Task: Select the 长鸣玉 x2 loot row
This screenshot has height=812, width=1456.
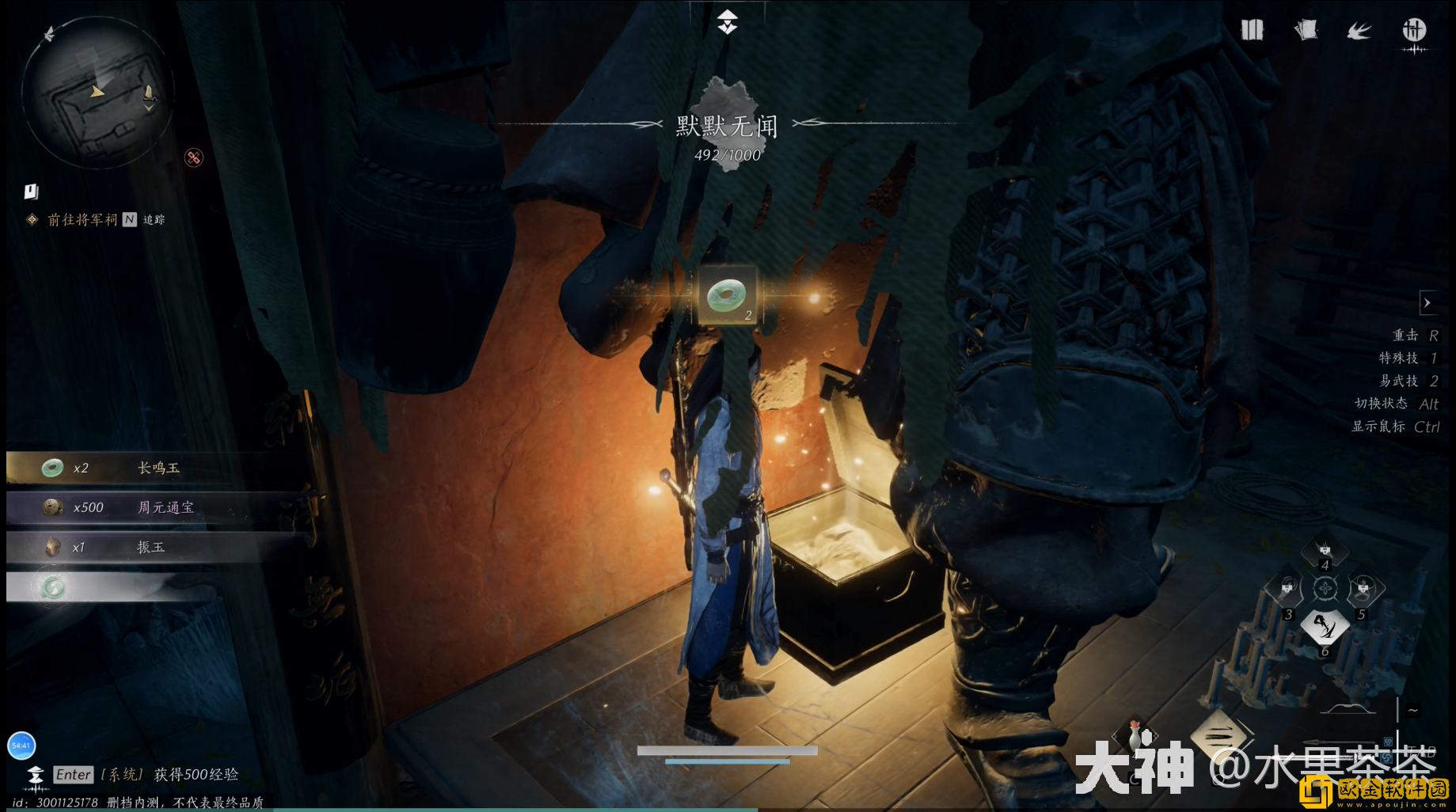Action: coord(158,468)
